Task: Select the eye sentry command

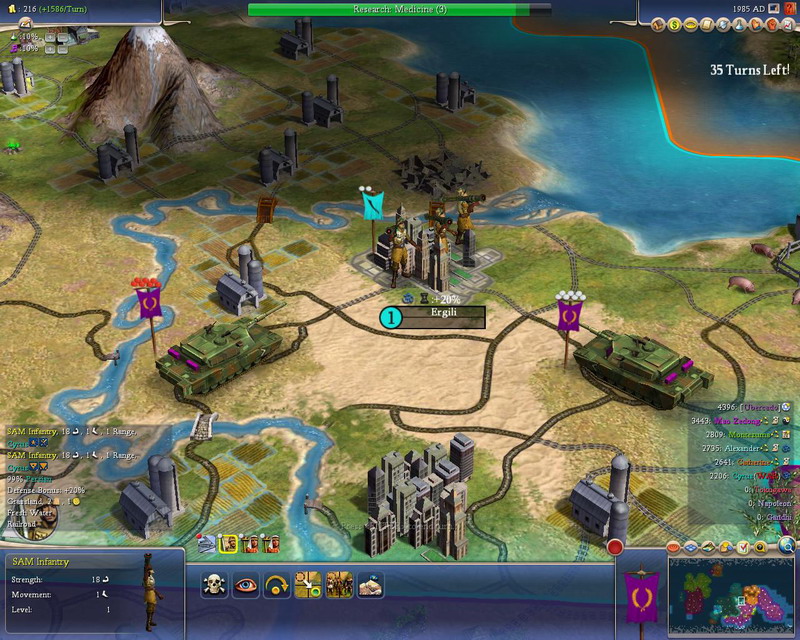Action: (x=244, y=586)
